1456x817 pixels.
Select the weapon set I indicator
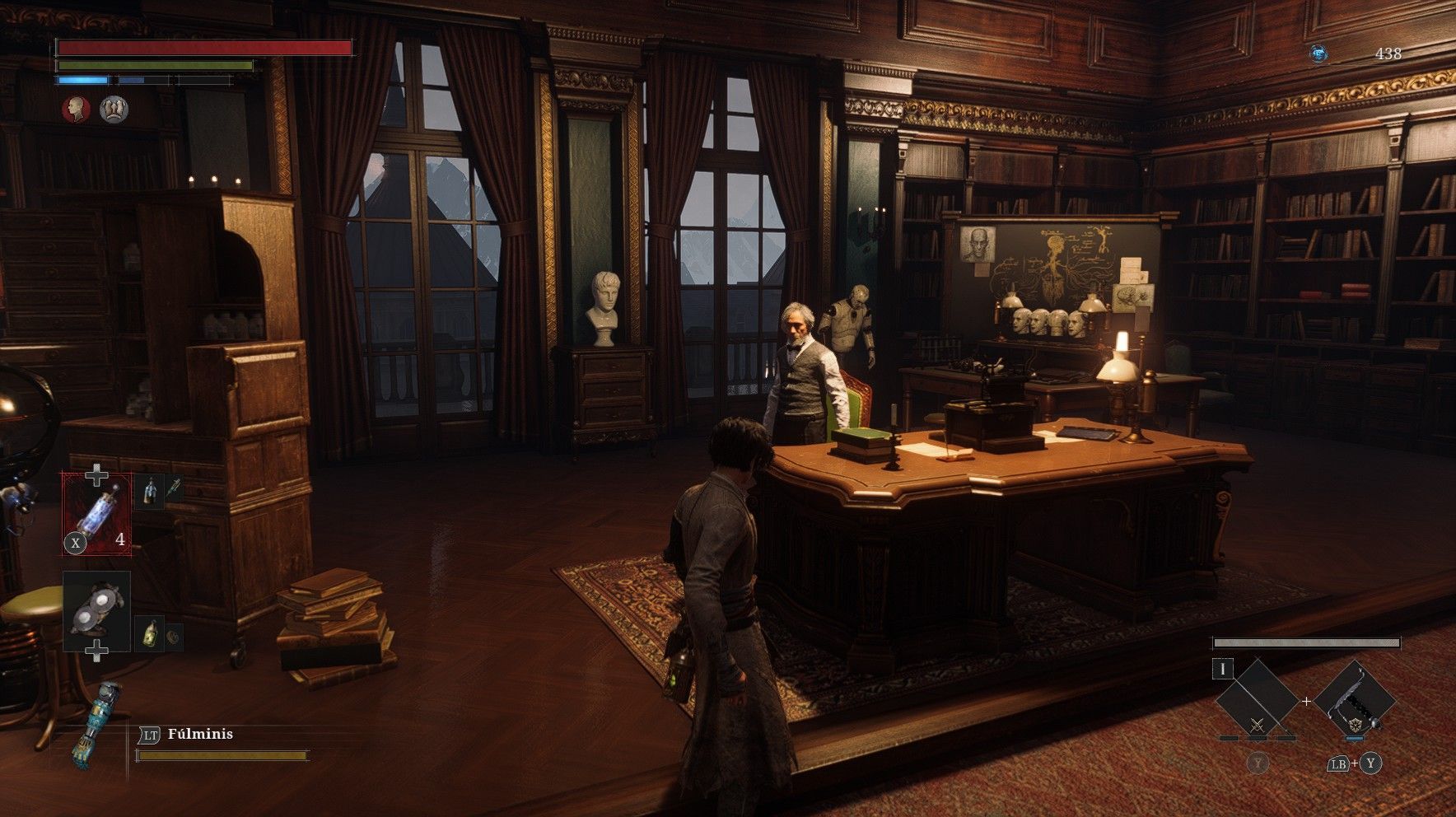click(1222, 669)
